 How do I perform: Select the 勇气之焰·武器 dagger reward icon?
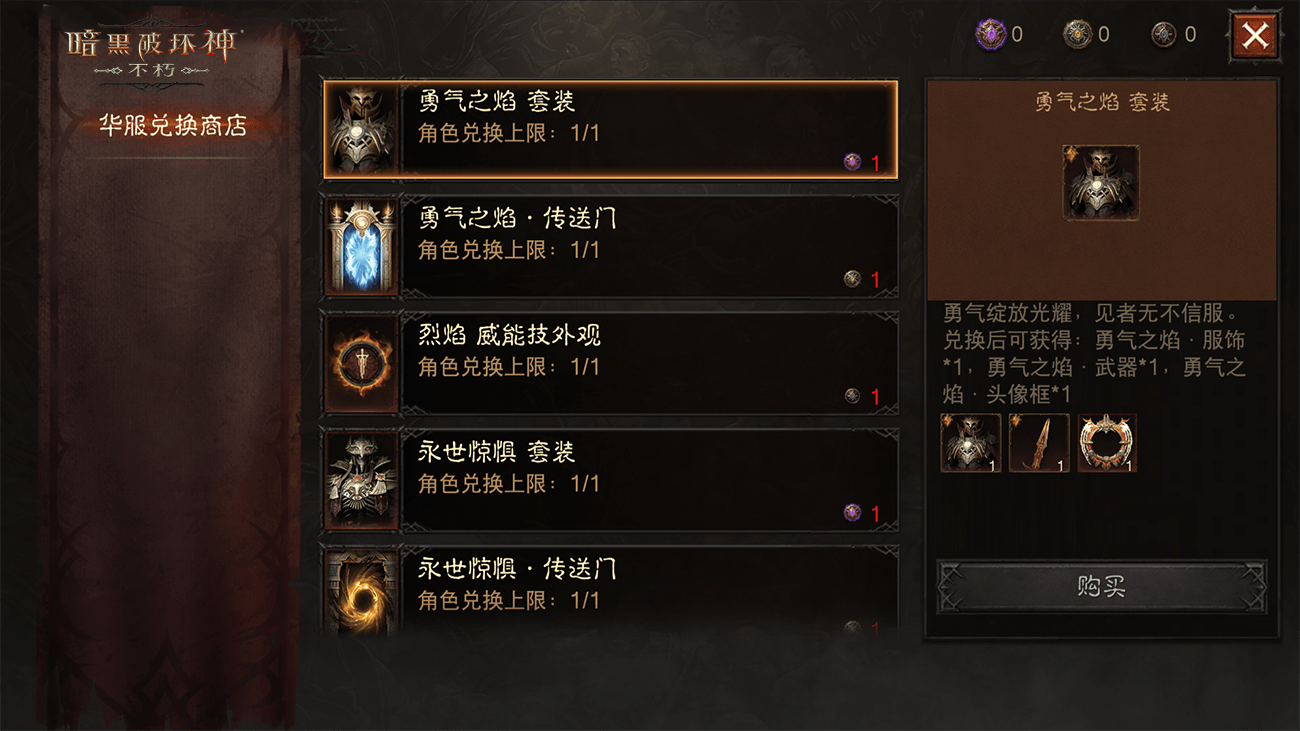[1038, 443]
